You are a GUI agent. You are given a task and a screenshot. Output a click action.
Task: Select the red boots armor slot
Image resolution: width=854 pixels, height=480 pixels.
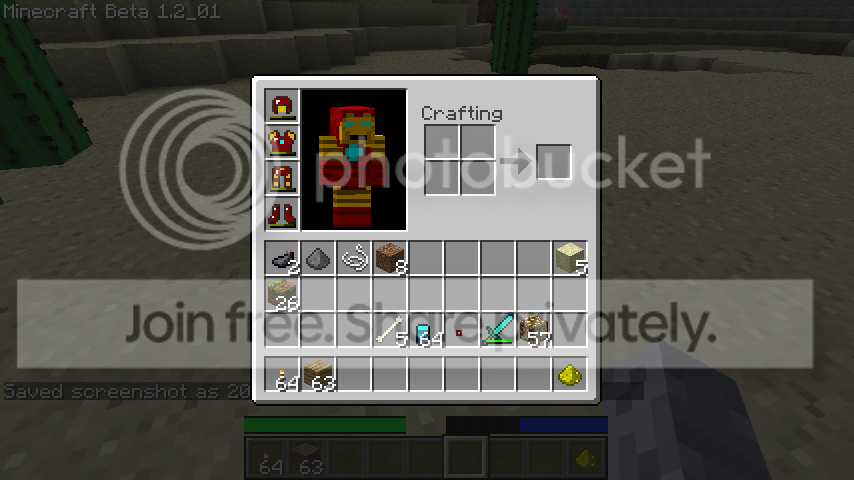(282, 214)
